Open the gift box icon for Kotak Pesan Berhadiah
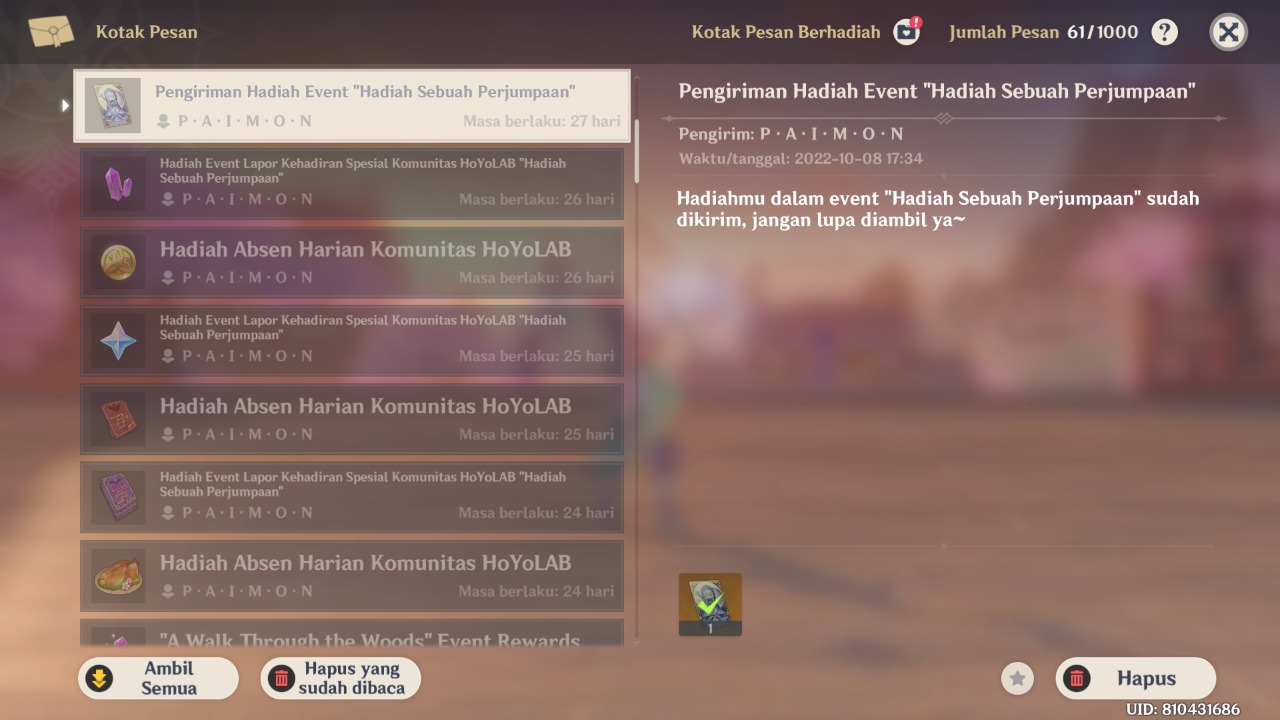The image size is (1280, 720). [x=906, y=31]
